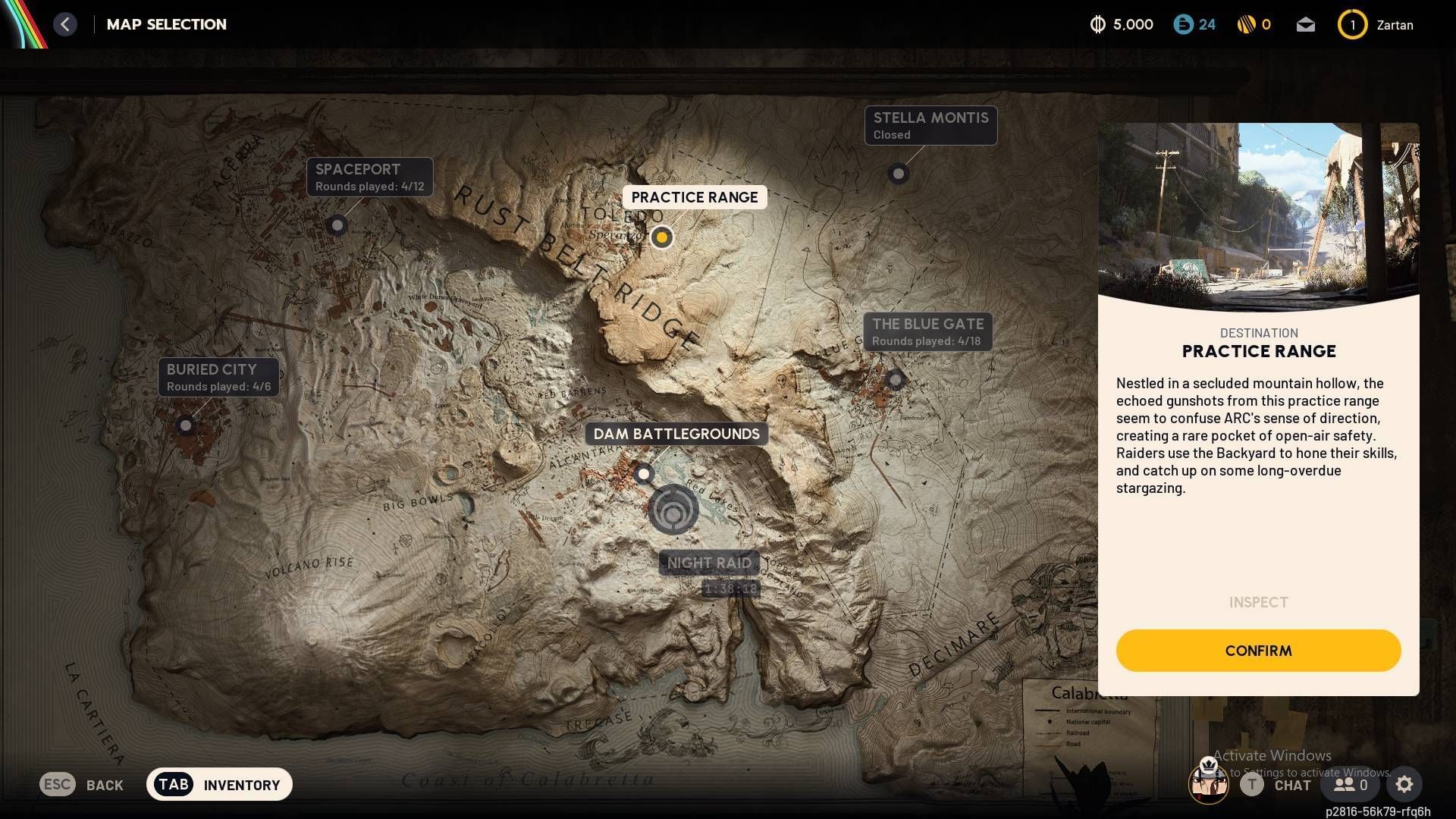This screenshot has height=819, width=1456.
Task: Select The Blue Gate map marker
Action: (x=896, y=381)
